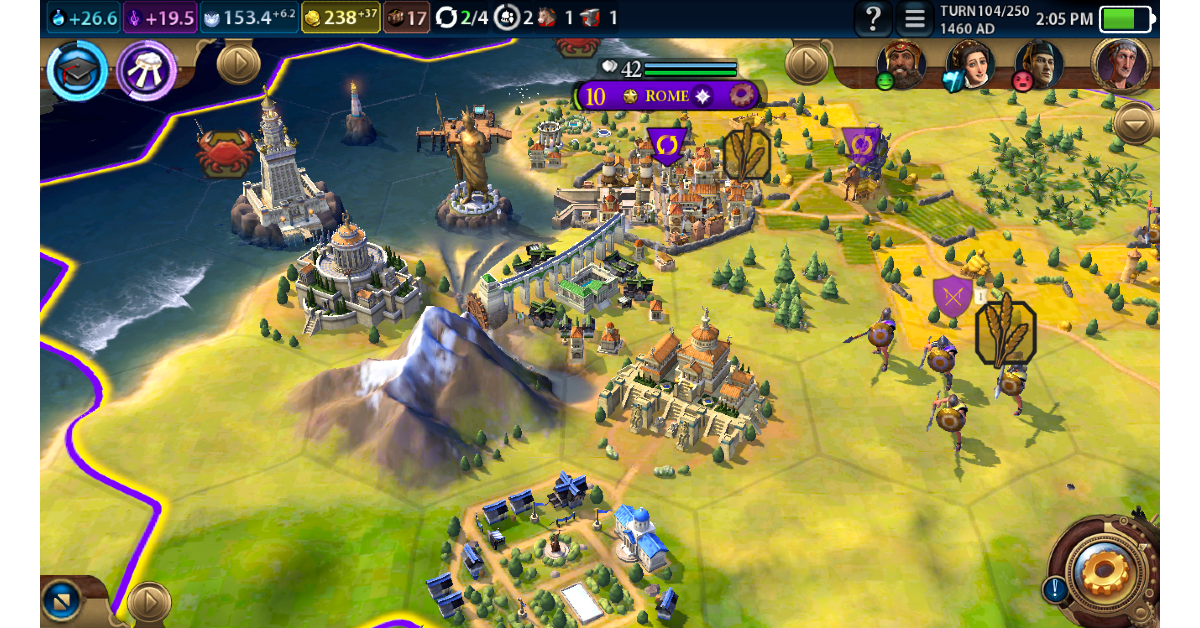1200x628 pixels.
Task: Expand the panel beside the civics button
Action: point(238,65)
